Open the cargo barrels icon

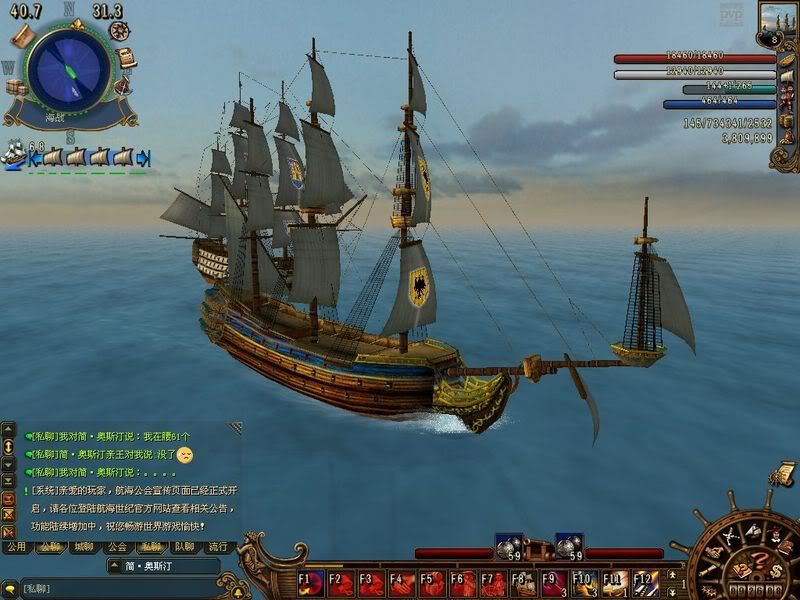coord(16,87)
